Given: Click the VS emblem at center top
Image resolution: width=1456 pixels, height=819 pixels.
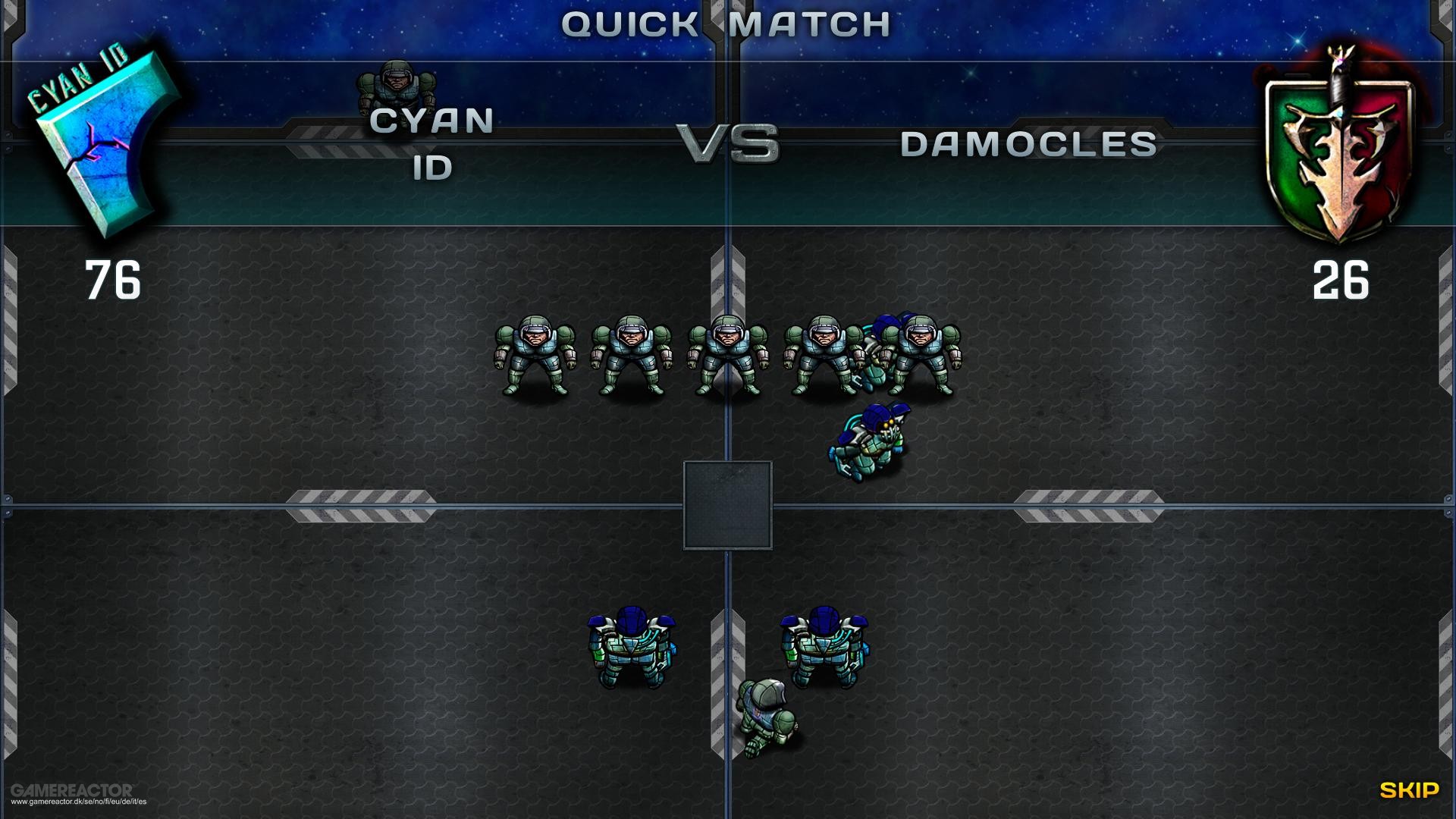Looking at the screenshot, I should pyautogui.click(x=730, y=140).
